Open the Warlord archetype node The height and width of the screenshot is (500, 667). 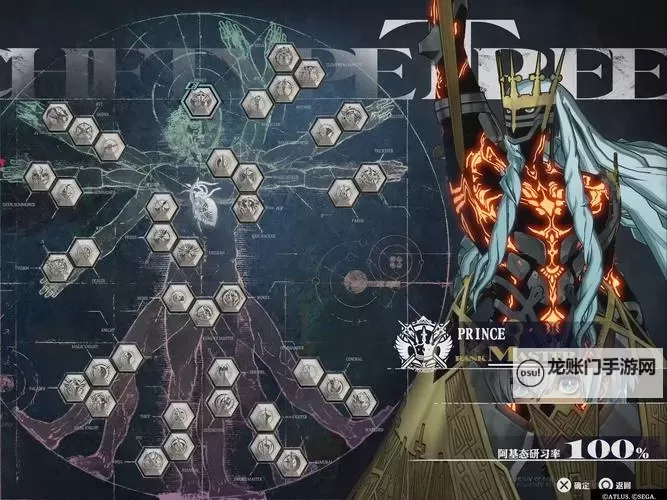click(x=360, y=402)
